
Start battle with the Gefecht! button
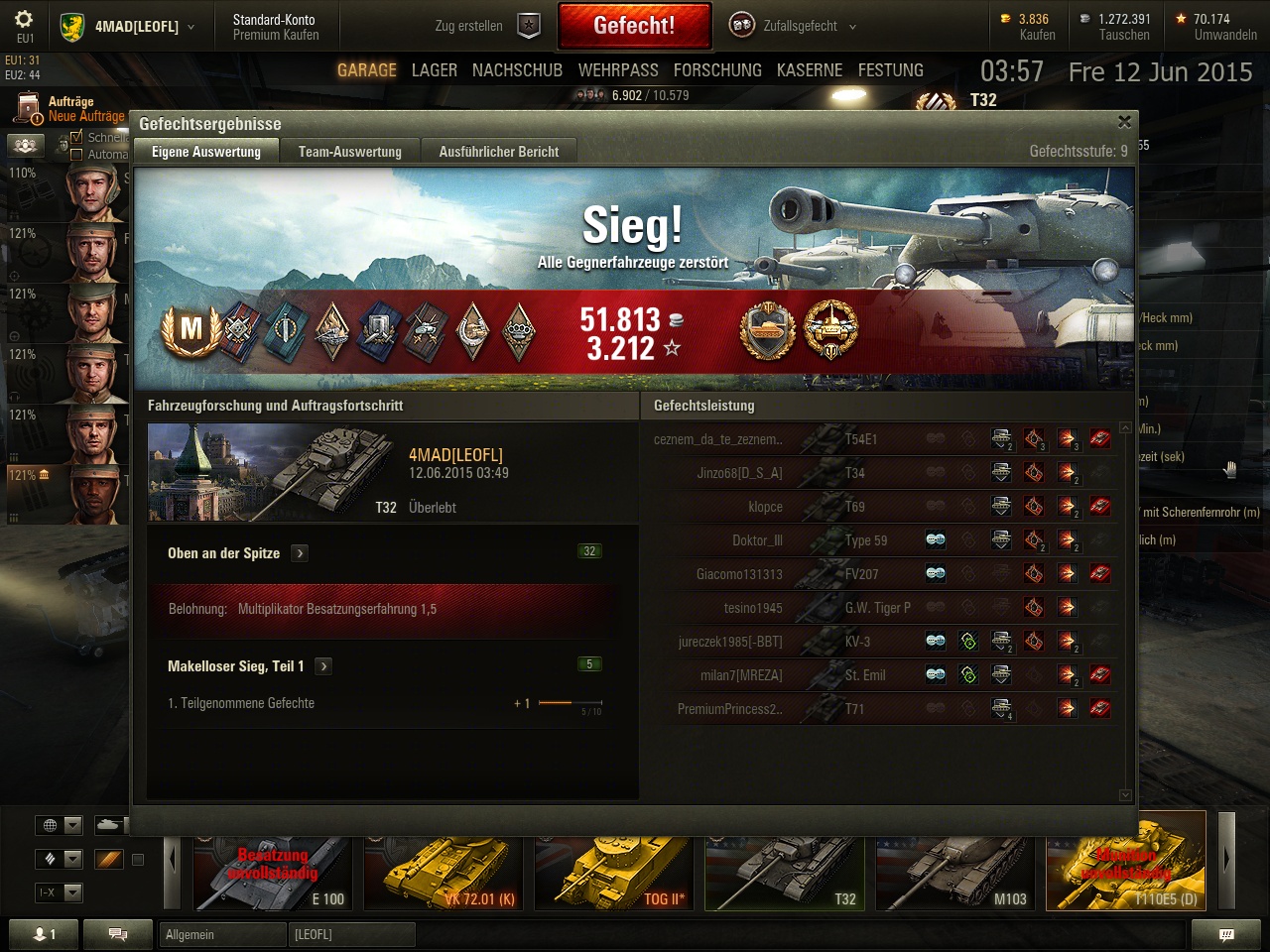tap(634, 26)
